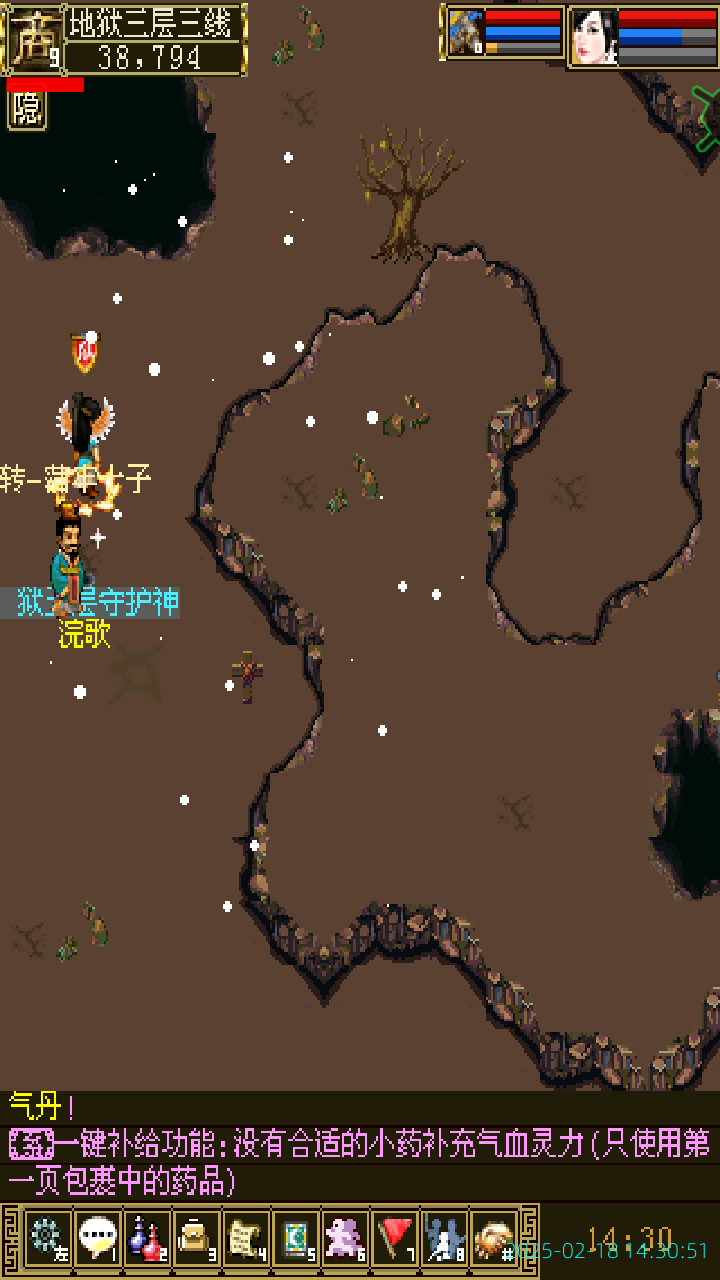The image size is (720, 1280).
Task: Select the pink creature pet slot
Action: 345,1238
